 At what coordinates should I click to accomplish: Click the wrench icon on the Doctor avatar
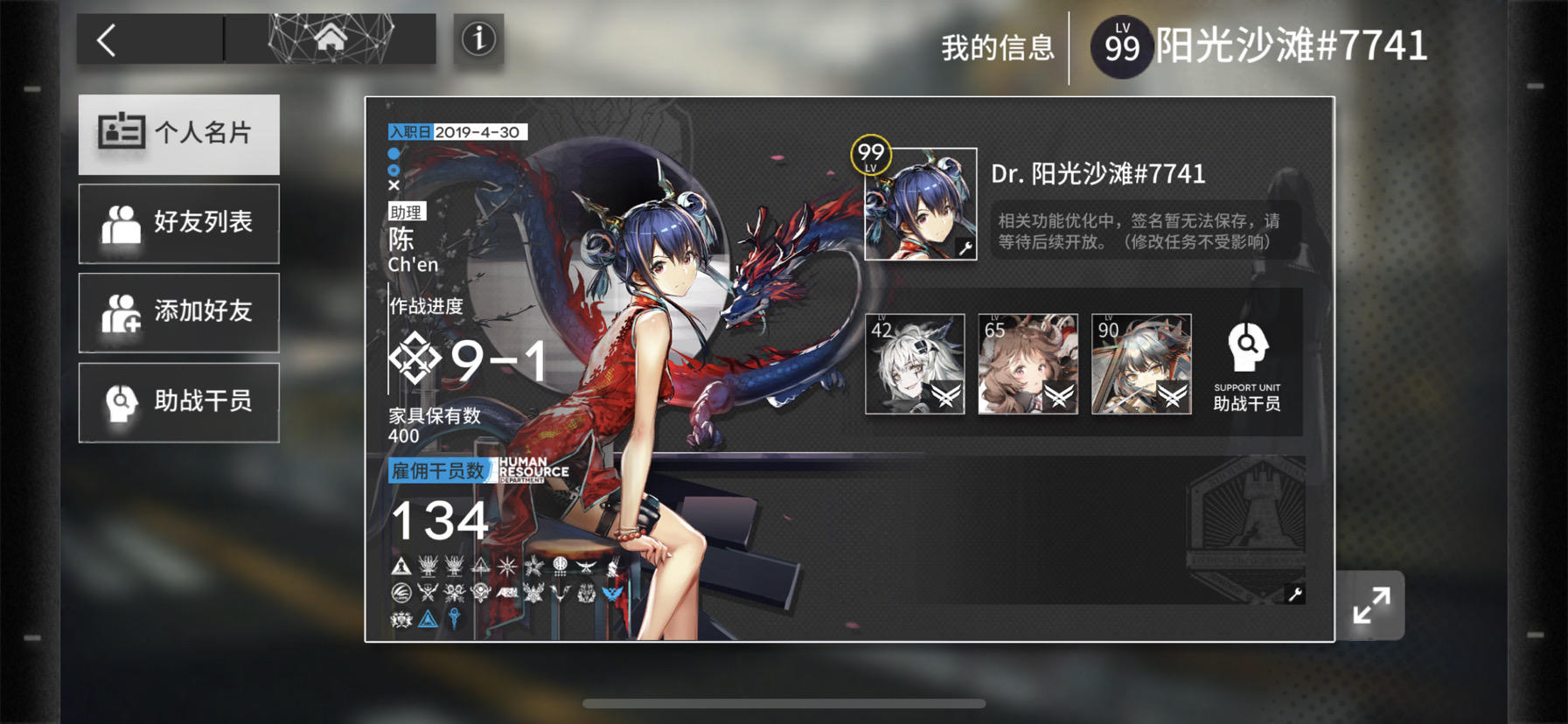pyautogui.click(x=965, y=247)
